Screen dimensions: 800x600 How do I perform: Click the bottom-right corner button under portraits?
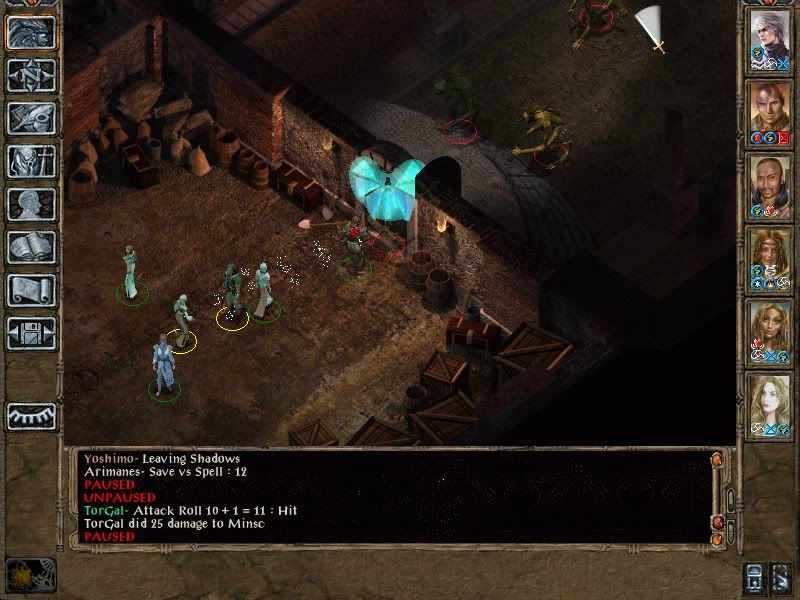(x=783, y=577)
